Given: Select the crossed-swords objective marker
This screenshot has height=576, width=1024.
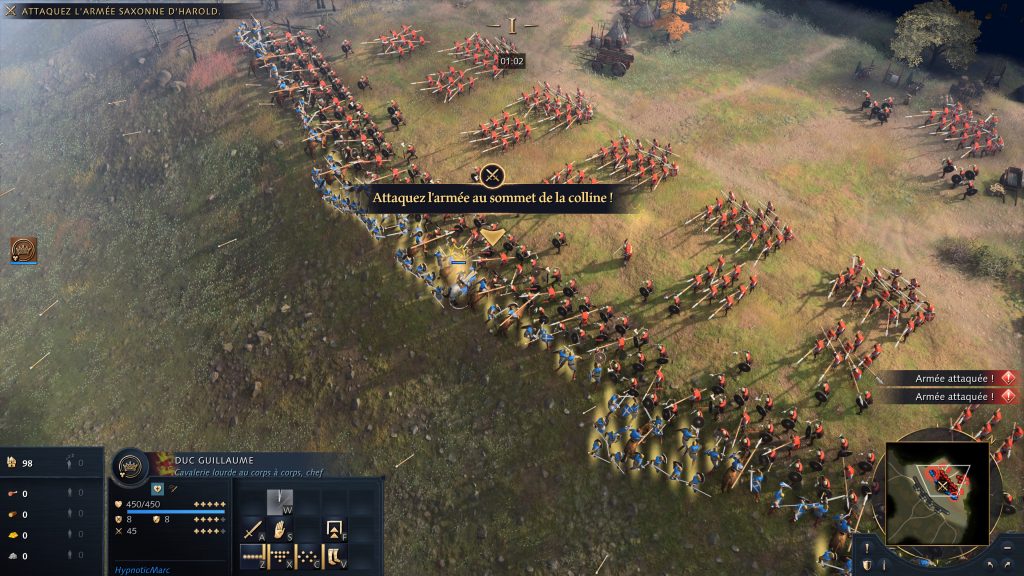Looking at the screenshot, I should (x=491, y=176).
